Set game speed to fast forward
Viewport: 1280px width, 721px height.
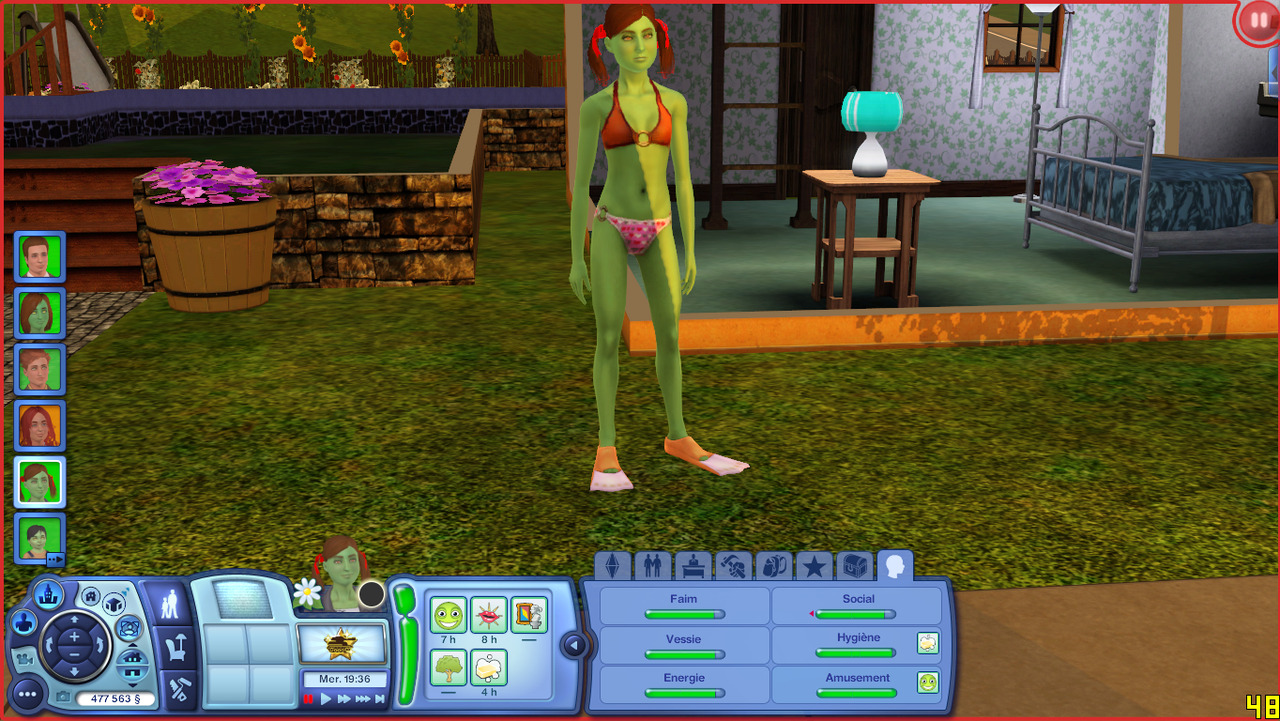click(x=344, y=699)
